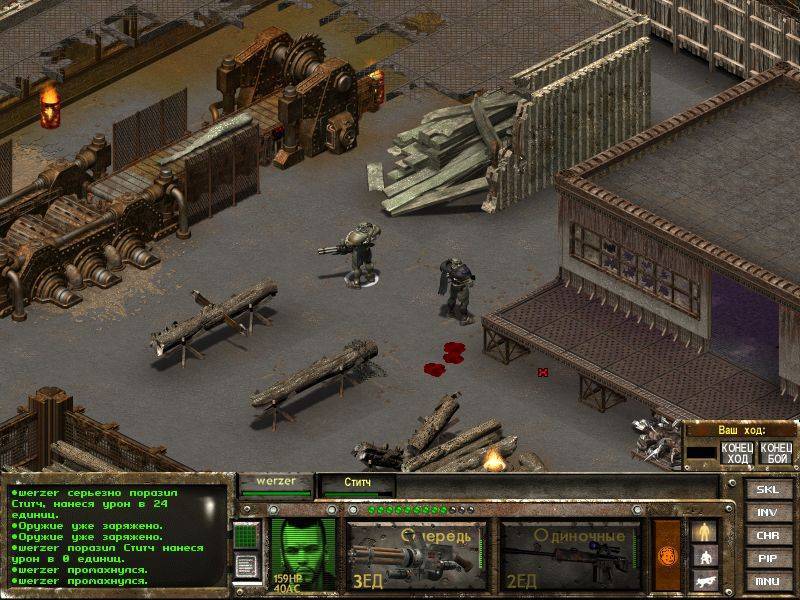800x600 pixels.
Task: Select squad member werzer tab
Action: [276, 483]
